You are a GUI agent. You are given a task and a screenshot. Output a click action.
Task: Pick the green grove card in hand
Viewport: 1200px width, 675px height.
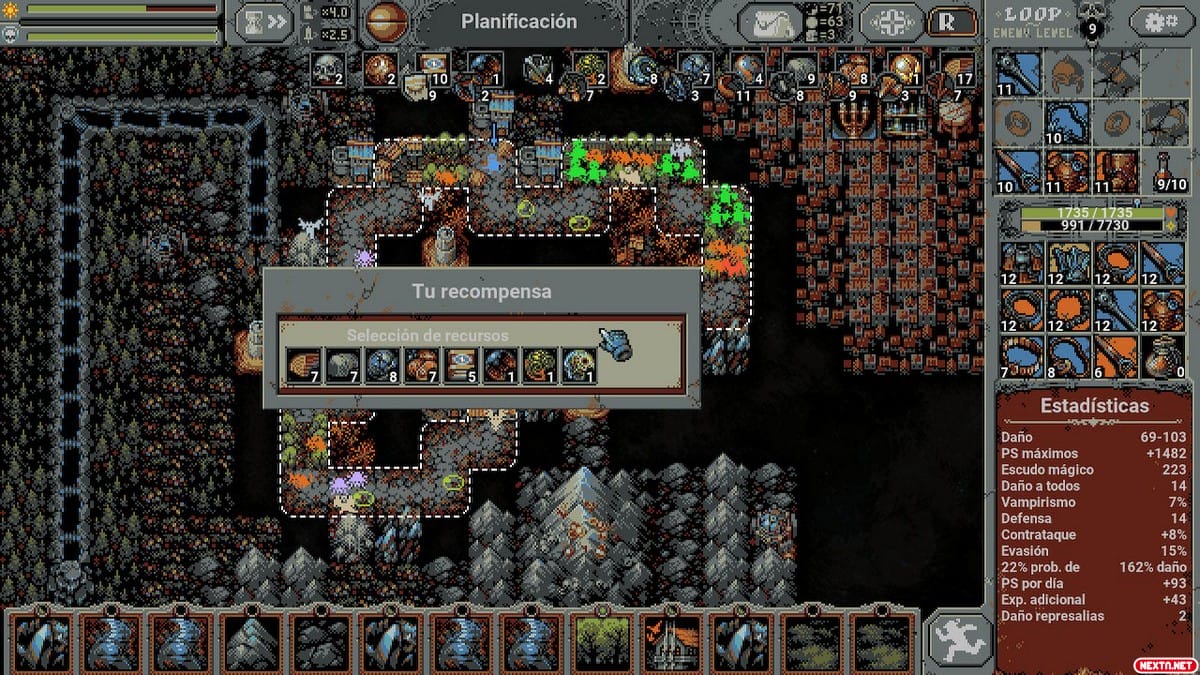tap(603, 641)
